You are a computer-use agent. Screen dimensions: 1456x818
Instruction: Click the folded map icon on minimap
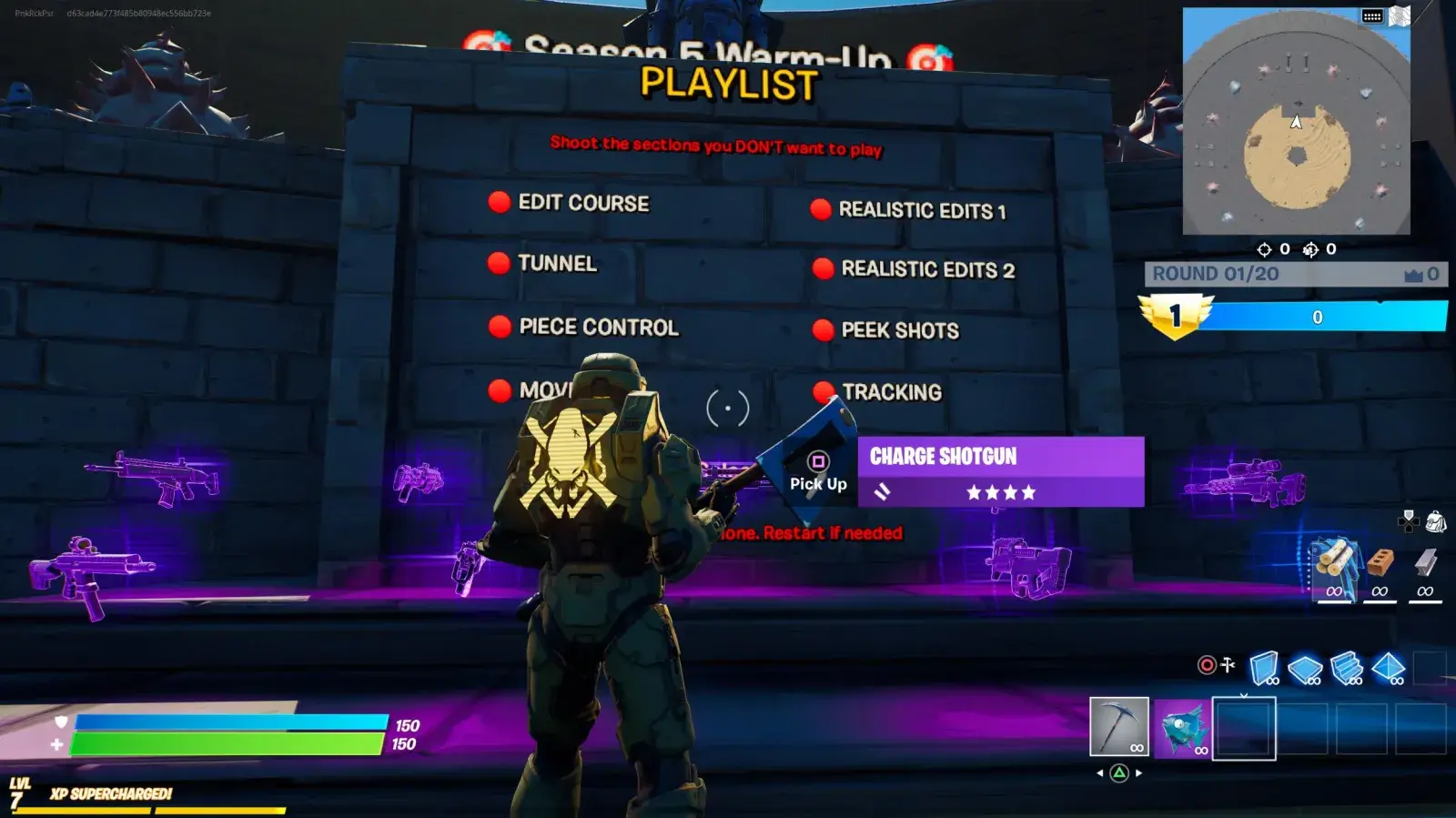(1400, 16)
